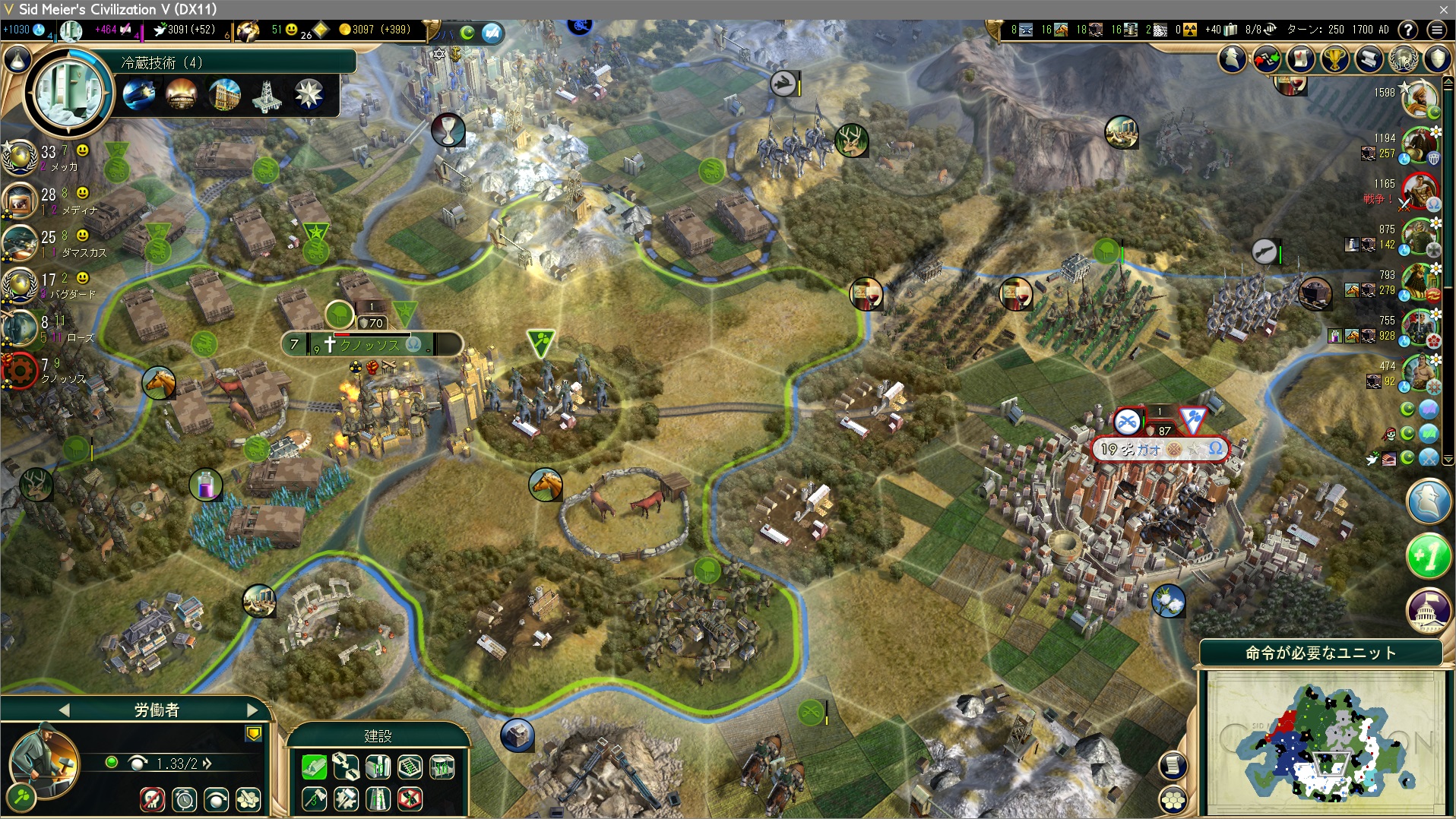The image size is (1456, 819).
Task: Automate the worker with honeycomb button
Action: 248,799
